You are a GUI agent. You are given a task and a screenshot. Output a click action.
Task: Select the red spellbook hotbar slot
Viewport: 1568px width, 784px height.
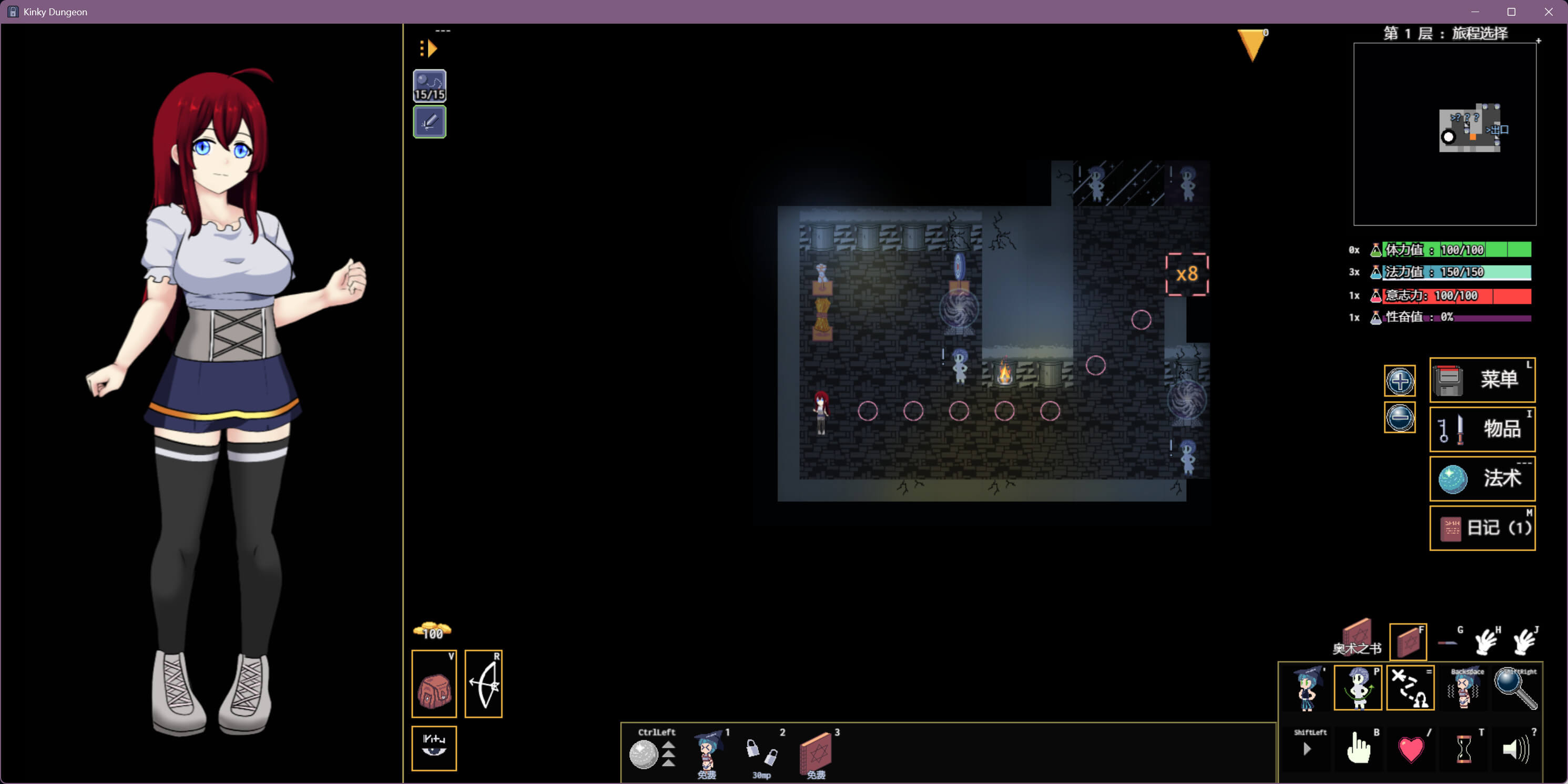pyautogui.click(x=816, y=752)
